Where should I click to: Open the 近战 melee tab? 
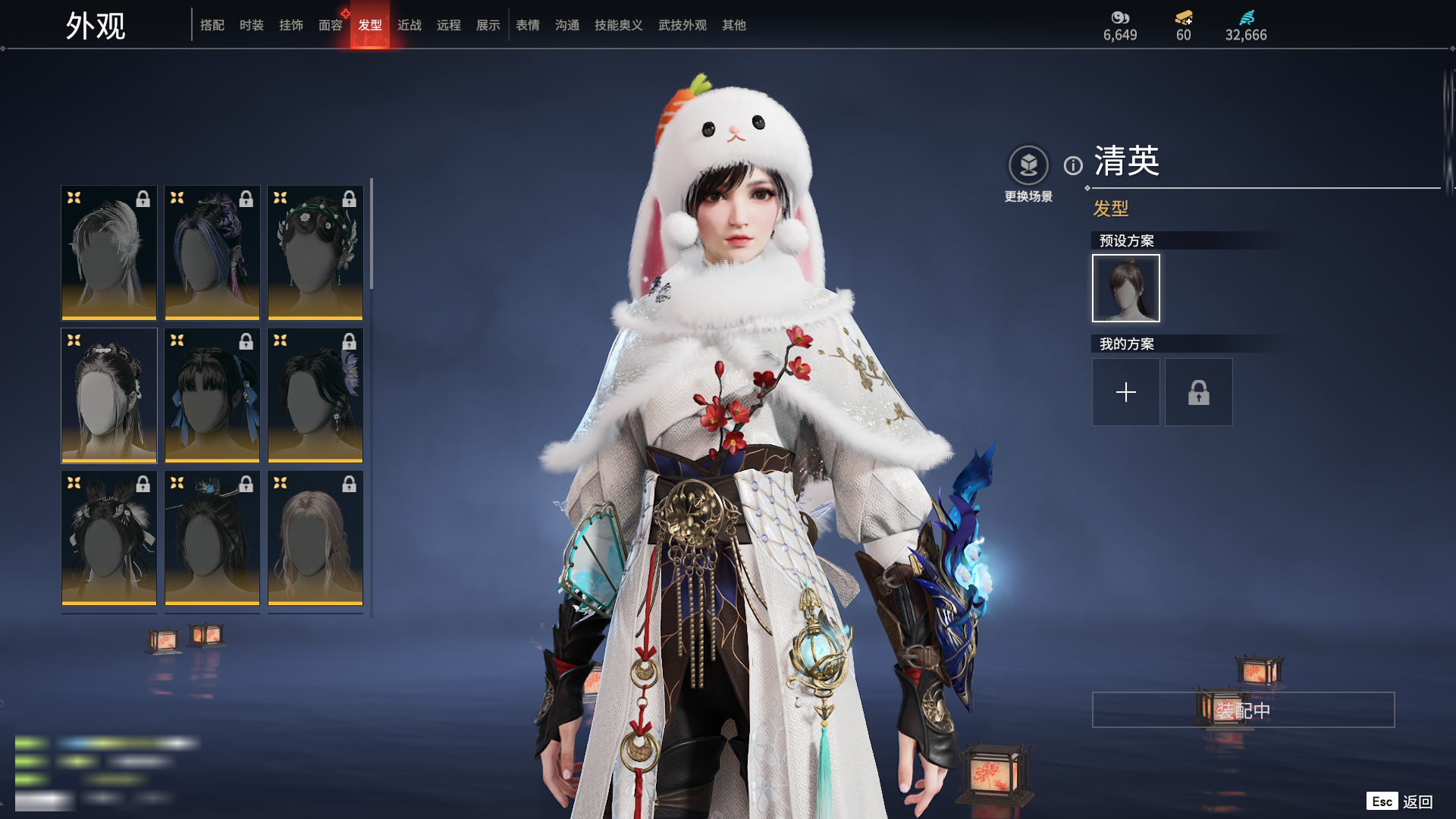tap(409, 25)
